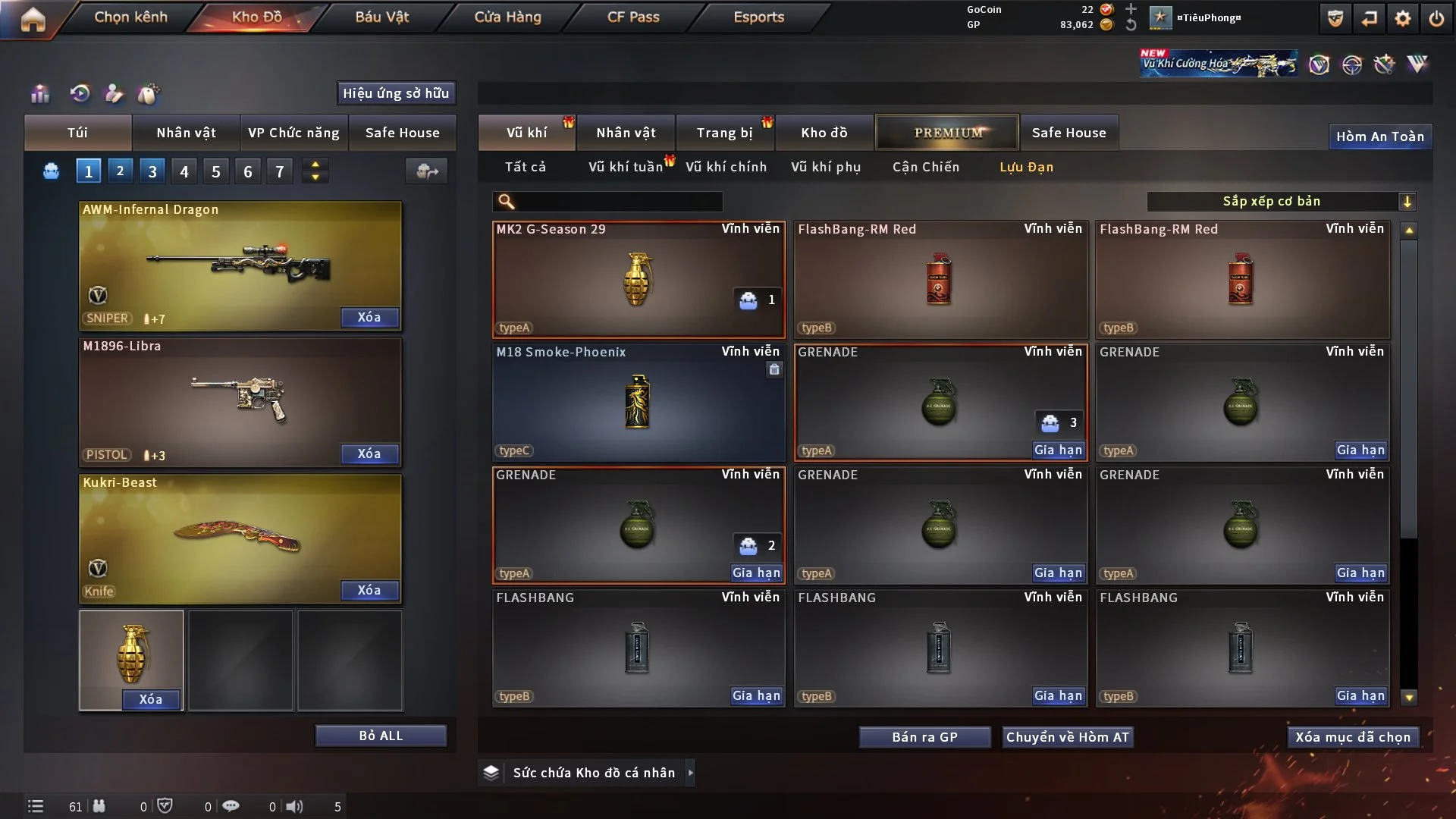This screenshot has height=819, width=1456.
Task: Open the character gift icon in top toolbar
Action: (114, 94)
